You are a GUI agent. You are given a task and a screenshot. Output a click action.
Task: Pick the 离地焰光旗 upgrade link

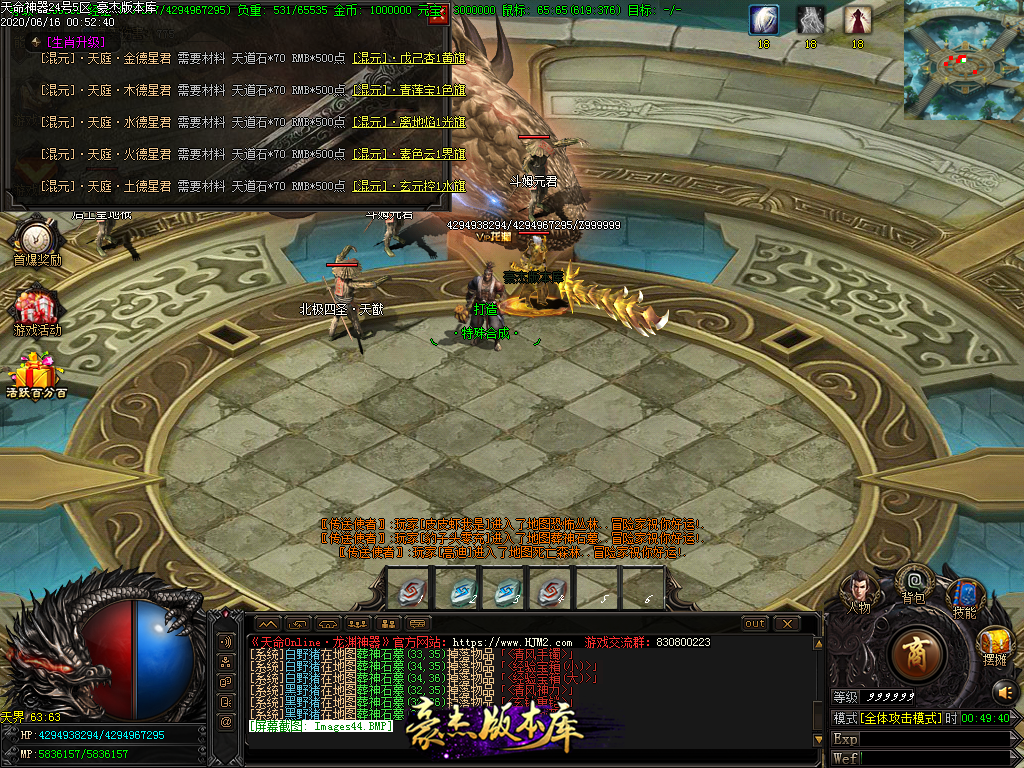(x=409, y=122)
